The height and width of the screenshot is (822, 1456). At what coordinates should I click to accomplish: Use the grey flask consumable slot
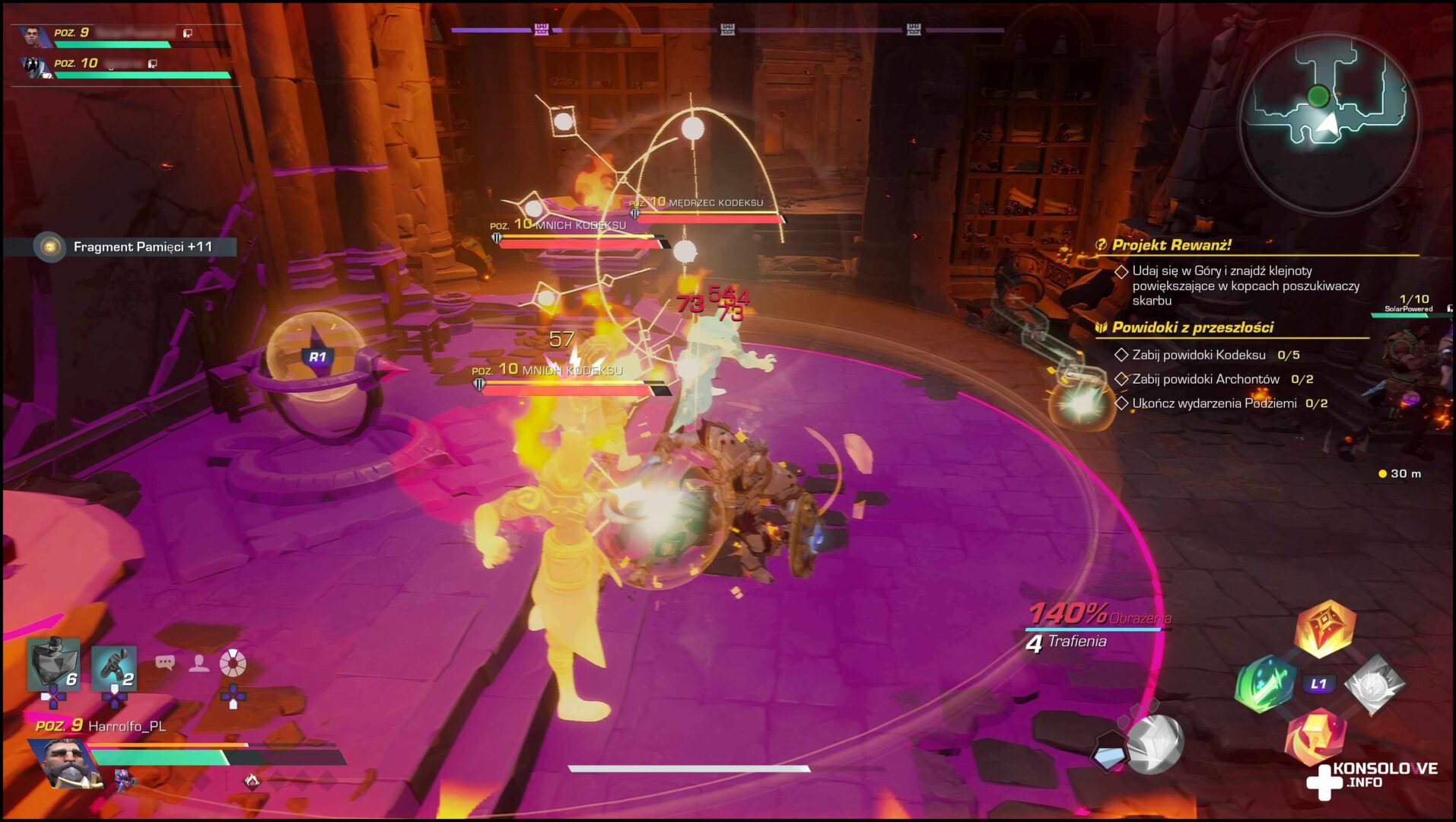(x=53, y=664)
